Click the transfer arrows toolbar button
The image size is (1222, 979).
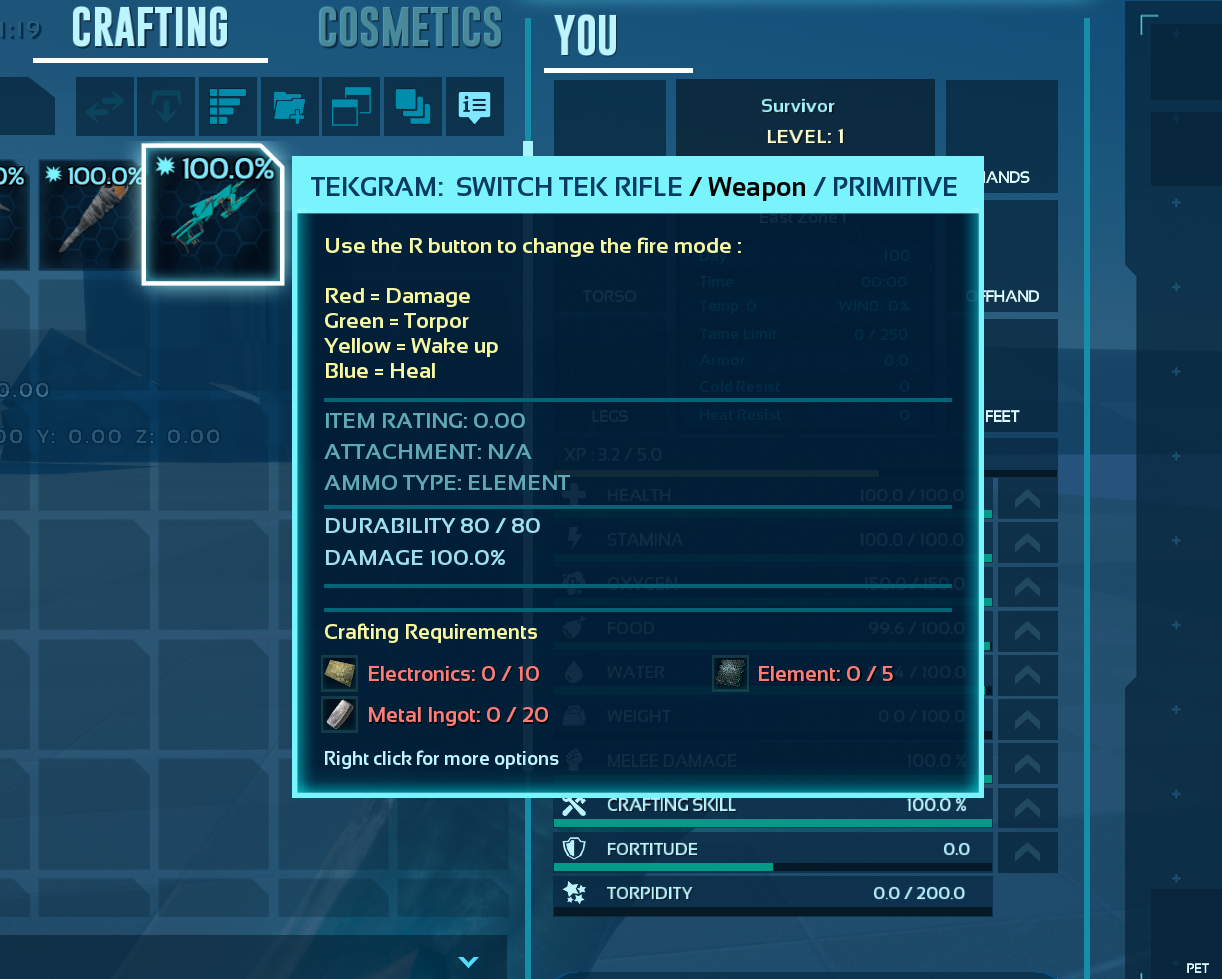105,107
